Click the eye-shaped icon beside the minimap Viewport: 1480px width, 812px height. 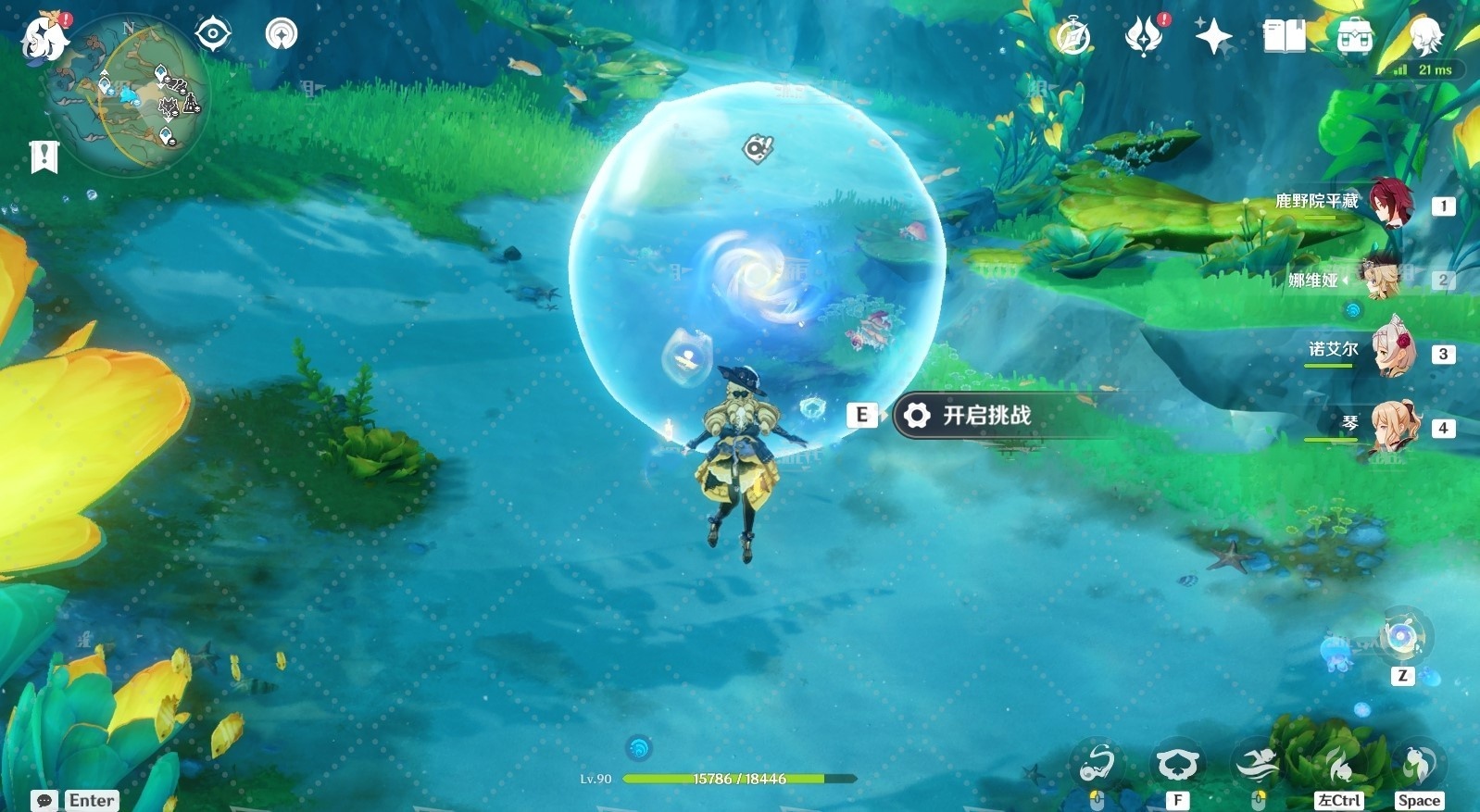point(213,35)
